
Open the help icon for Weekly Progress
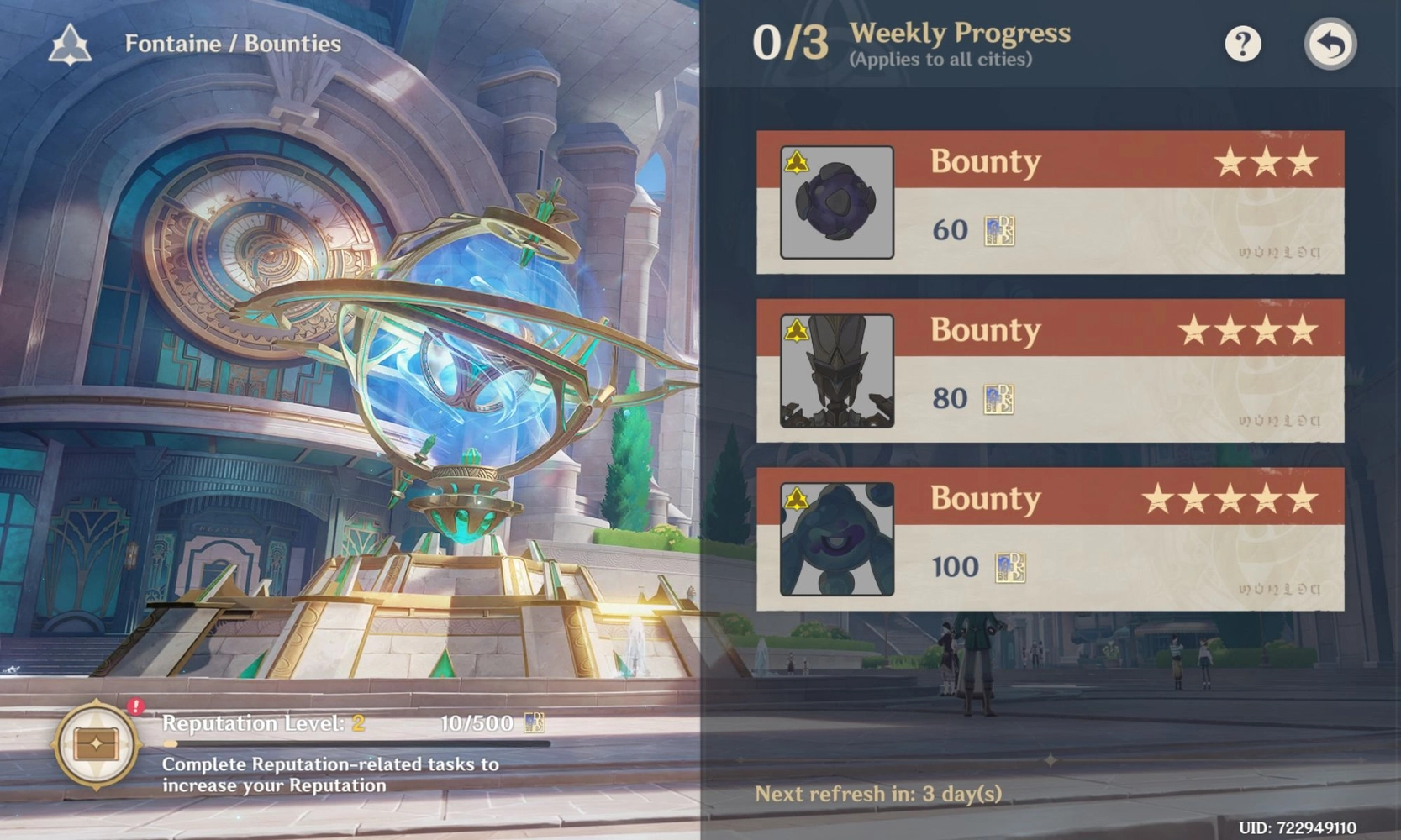pos(1243,45)
